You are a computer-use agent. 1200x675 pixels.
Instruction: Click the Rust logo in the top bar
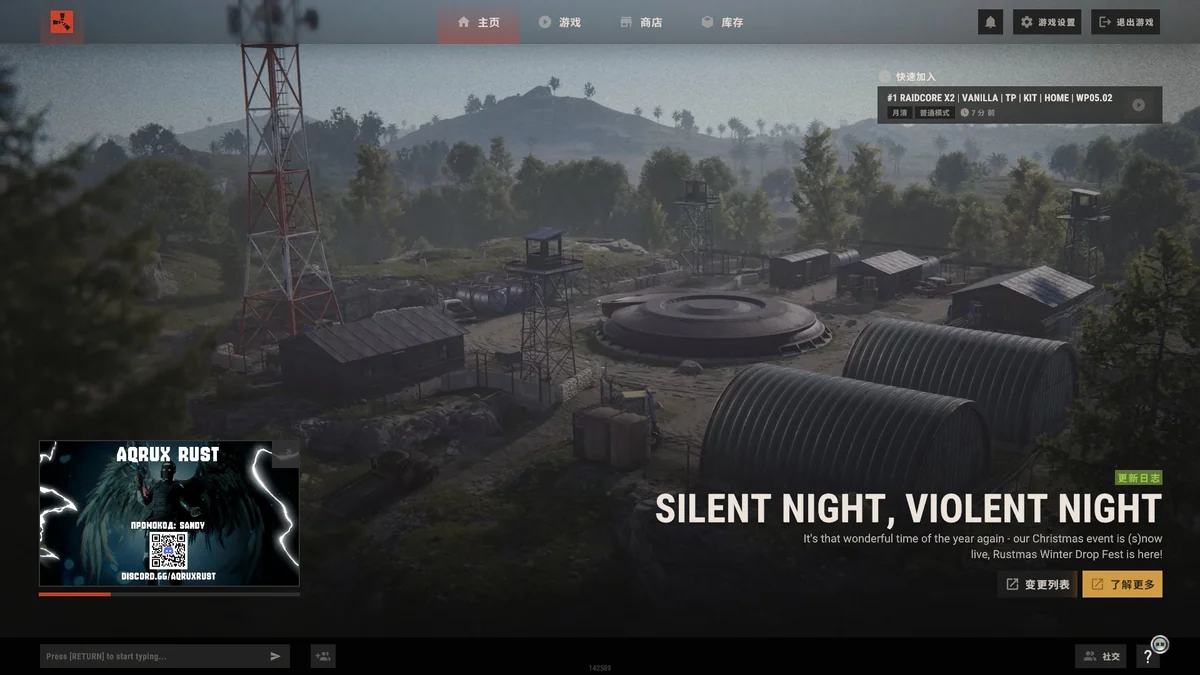click(62, 22)
